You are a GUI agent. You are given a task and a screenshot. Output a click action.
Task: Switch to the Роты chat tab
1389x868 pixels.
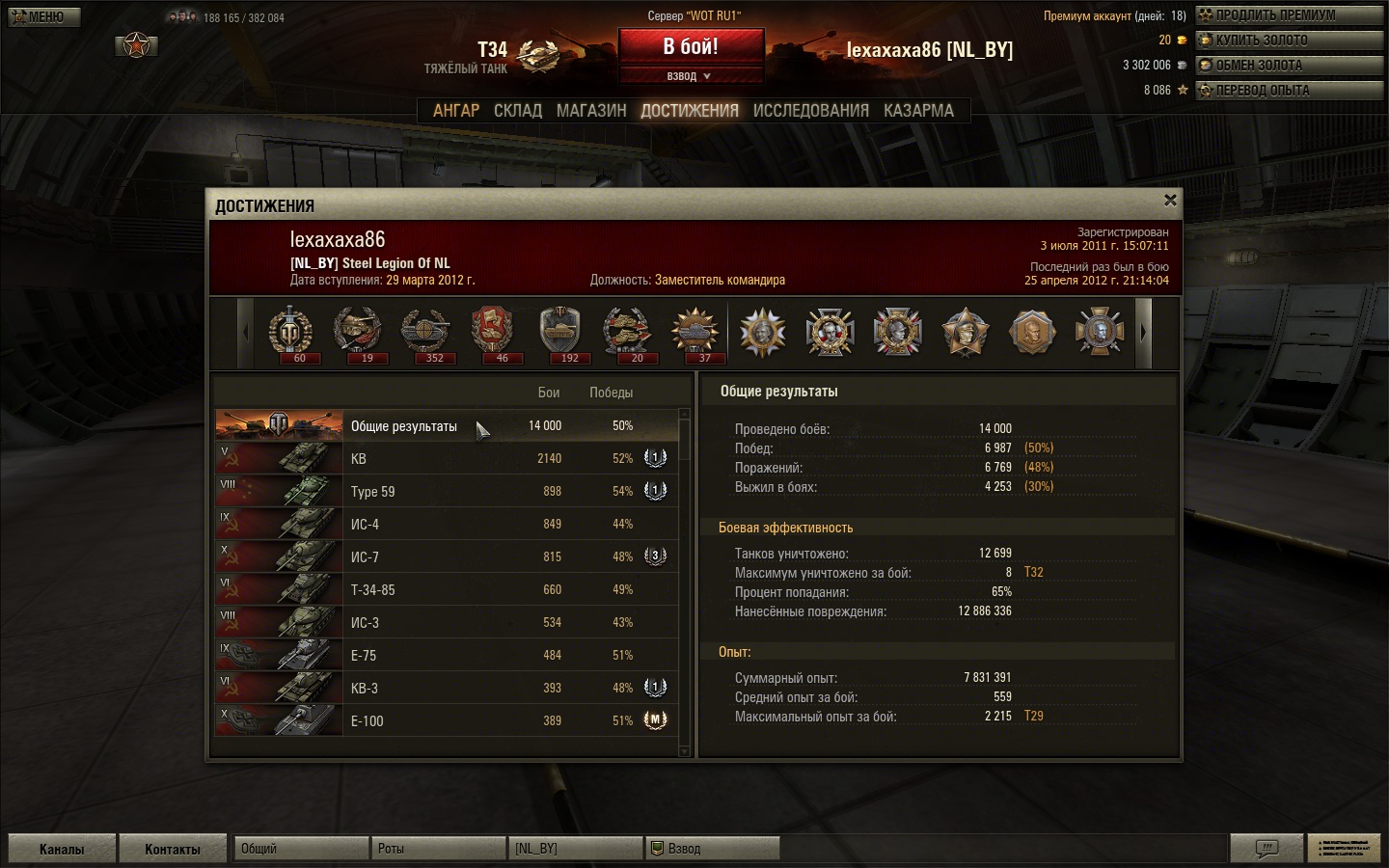438,849
